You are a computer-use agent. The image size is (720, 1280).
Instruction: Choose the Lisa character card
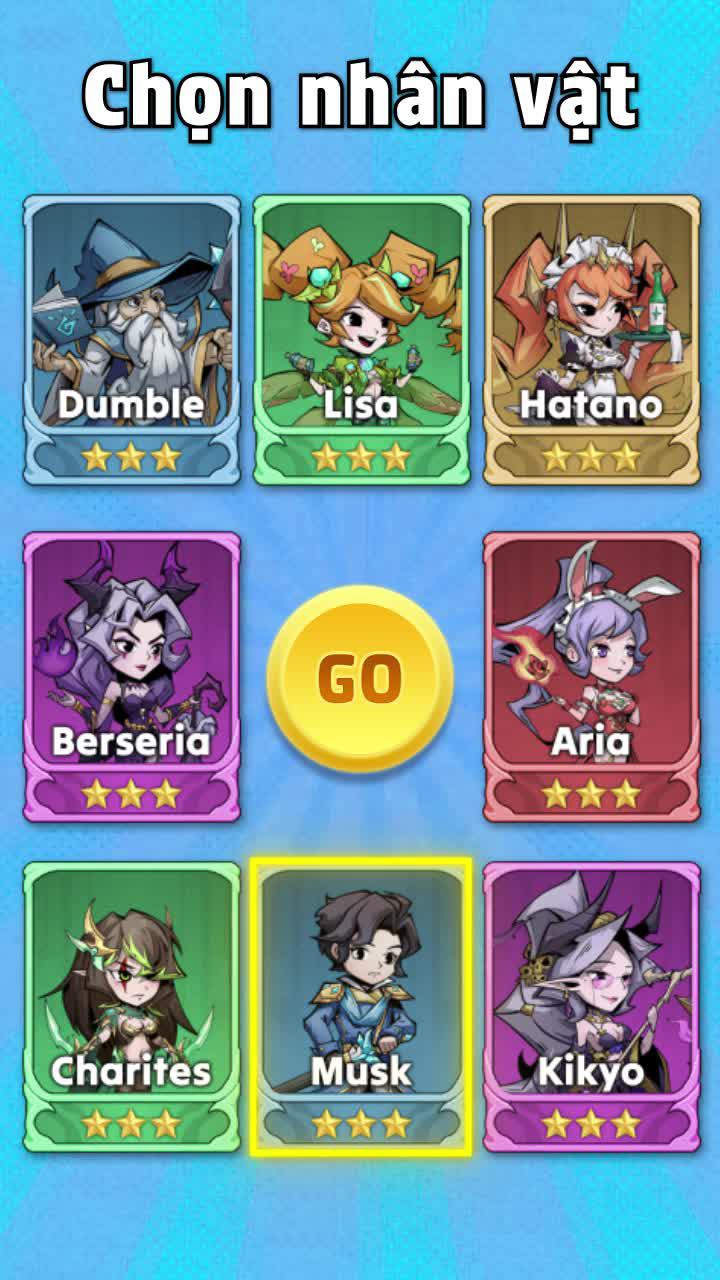(361, 340)
